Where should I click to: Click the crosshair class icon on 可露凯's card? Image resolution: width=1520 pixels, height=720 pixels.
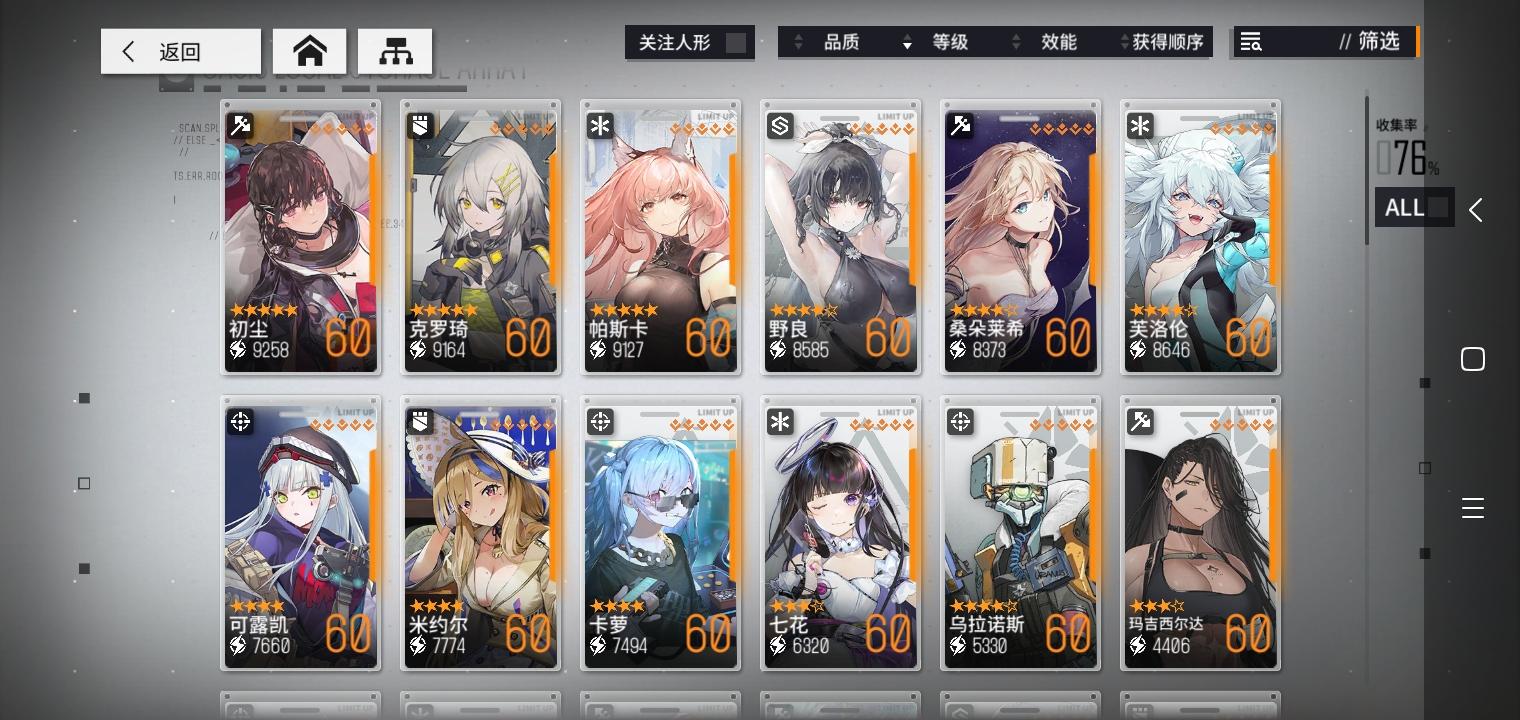(x=240, y=422)
